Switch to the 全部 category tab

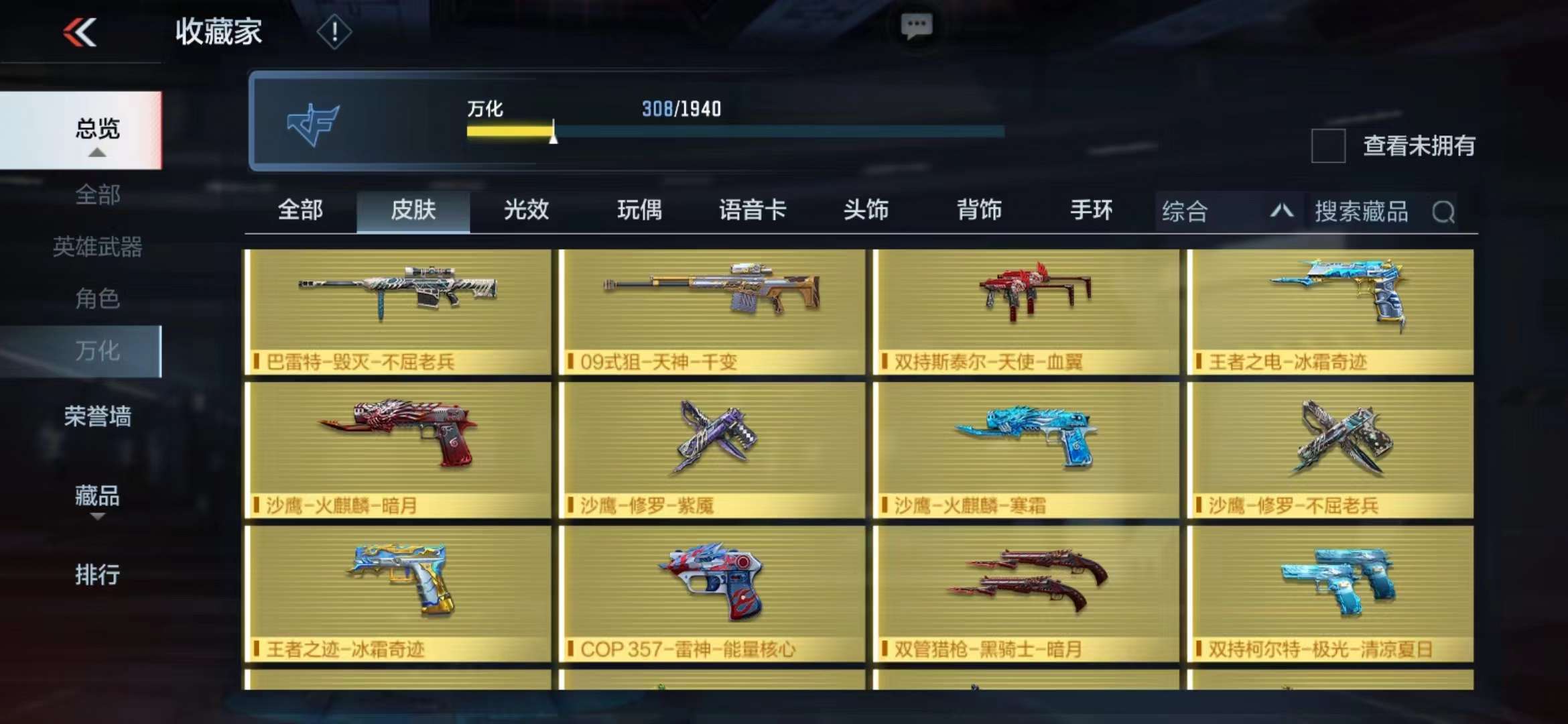[300, 210]
